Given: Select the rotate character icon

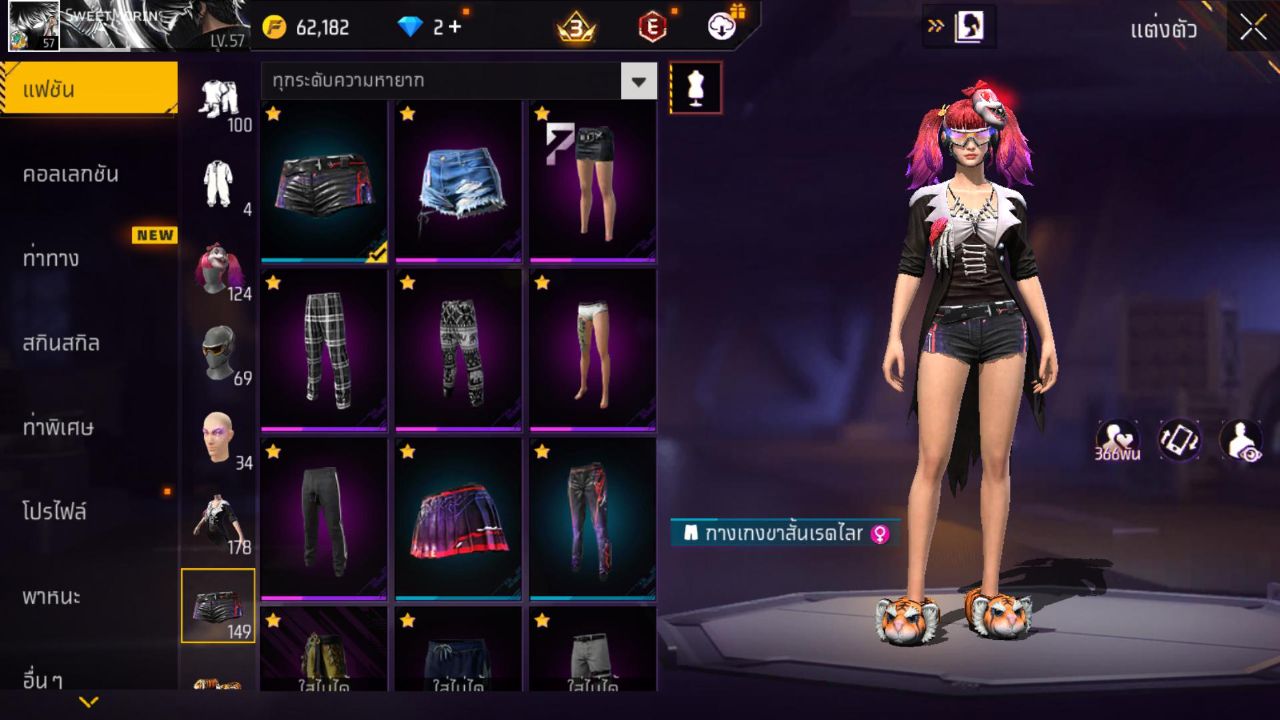Looking at the screenshot, I should [x=1178, y=440].
